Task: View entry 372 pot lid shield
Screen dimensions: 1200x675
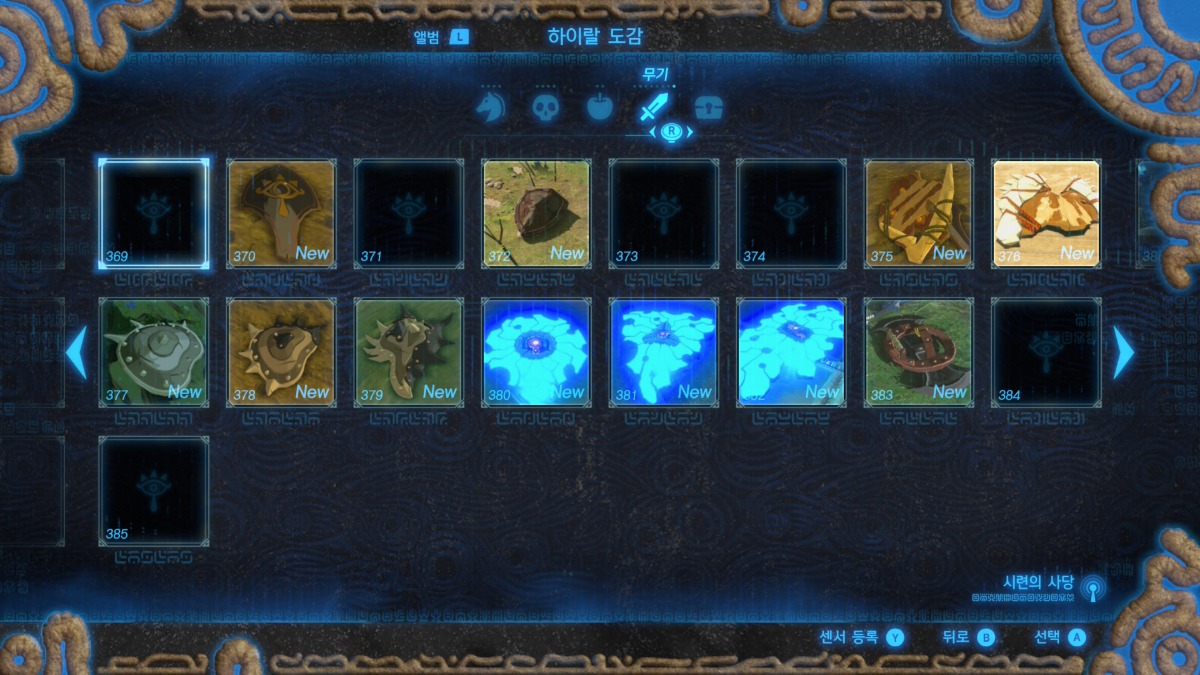Action: [x=536, y=214]
